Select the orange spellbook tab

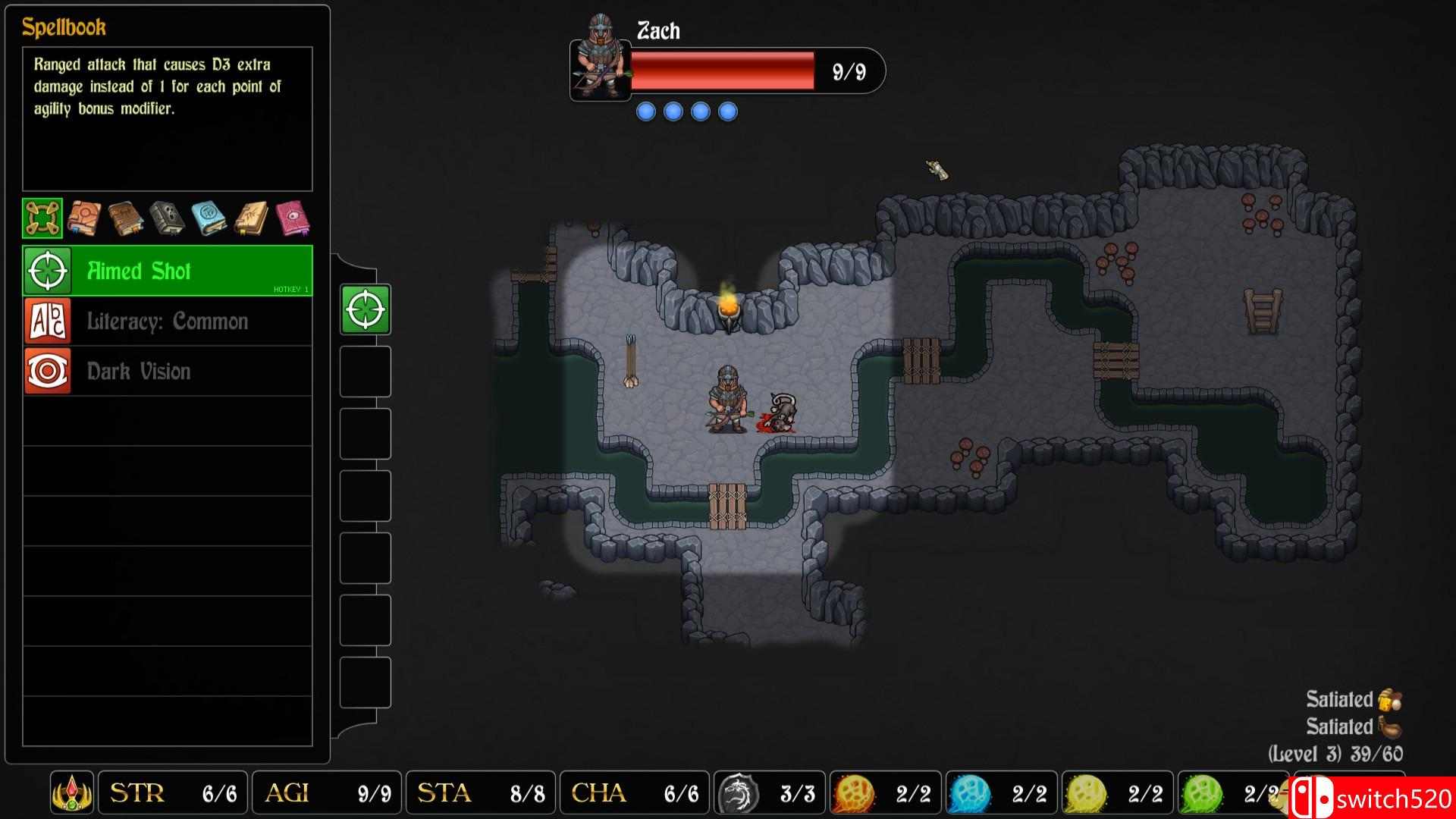coord(86,218)
